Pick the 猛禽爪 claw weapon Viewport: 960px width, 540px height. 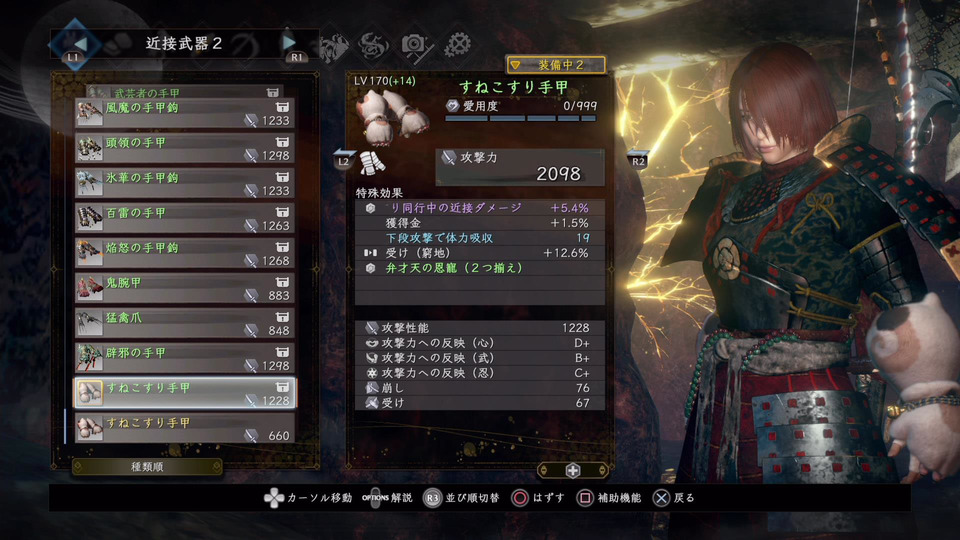(x=185, y=324)
